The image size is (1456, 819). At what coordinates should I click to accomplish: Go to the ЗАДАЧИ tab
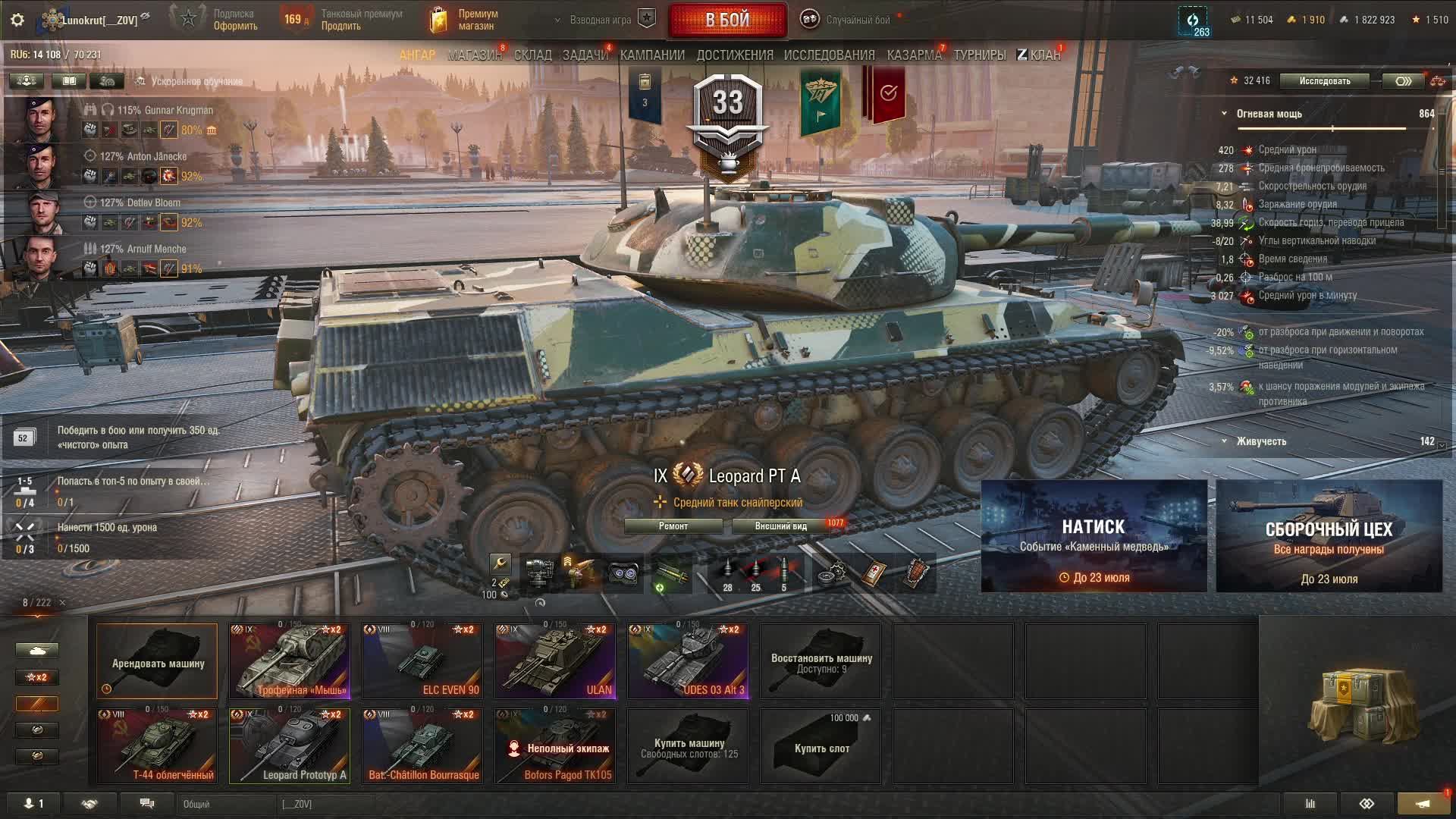coord(585,55)
